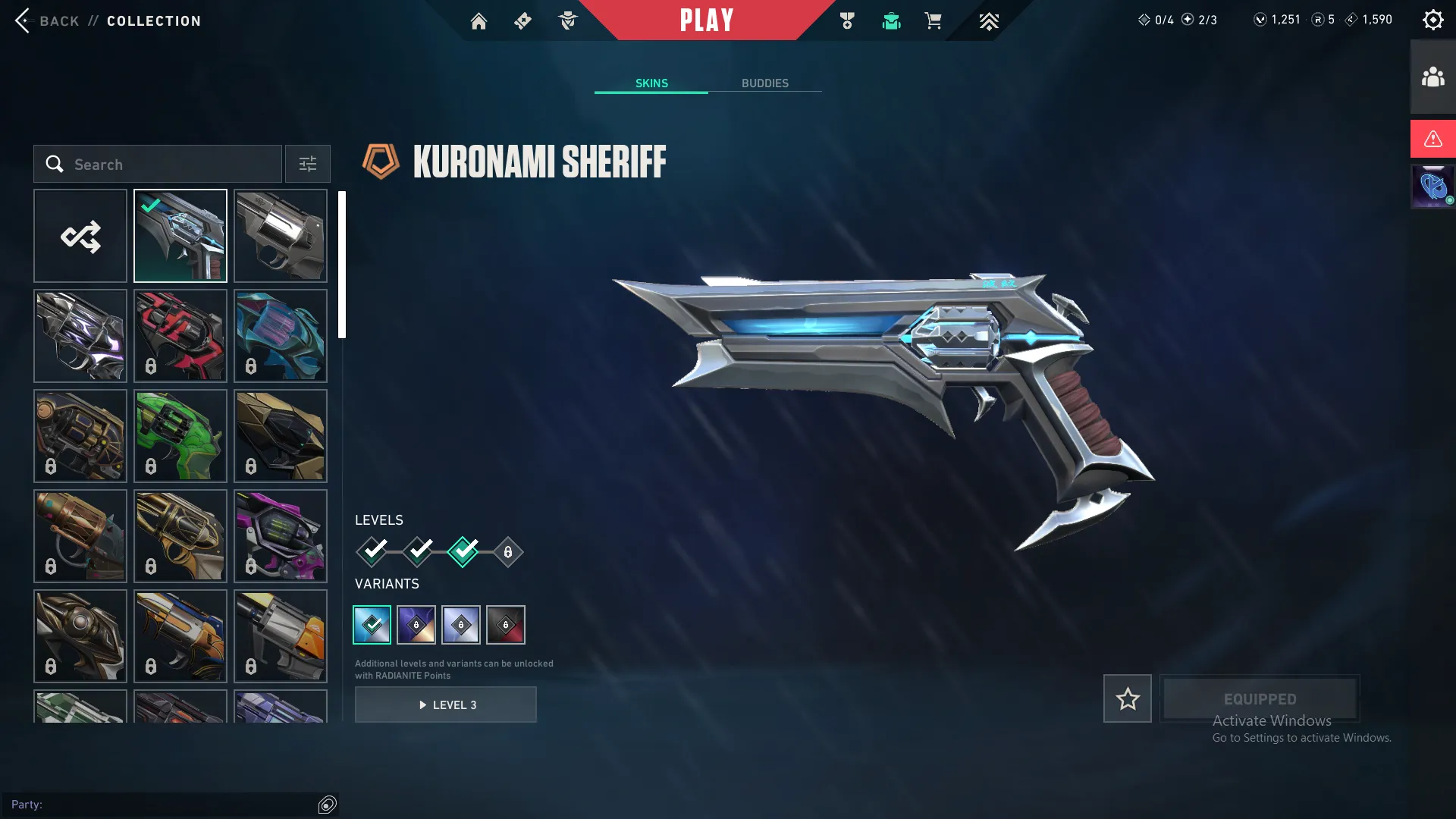The height and width of the screenshot is (819, 1456).
Task: Open the Career medal icon
Action: pyautogui.click(x=847, y=20)
